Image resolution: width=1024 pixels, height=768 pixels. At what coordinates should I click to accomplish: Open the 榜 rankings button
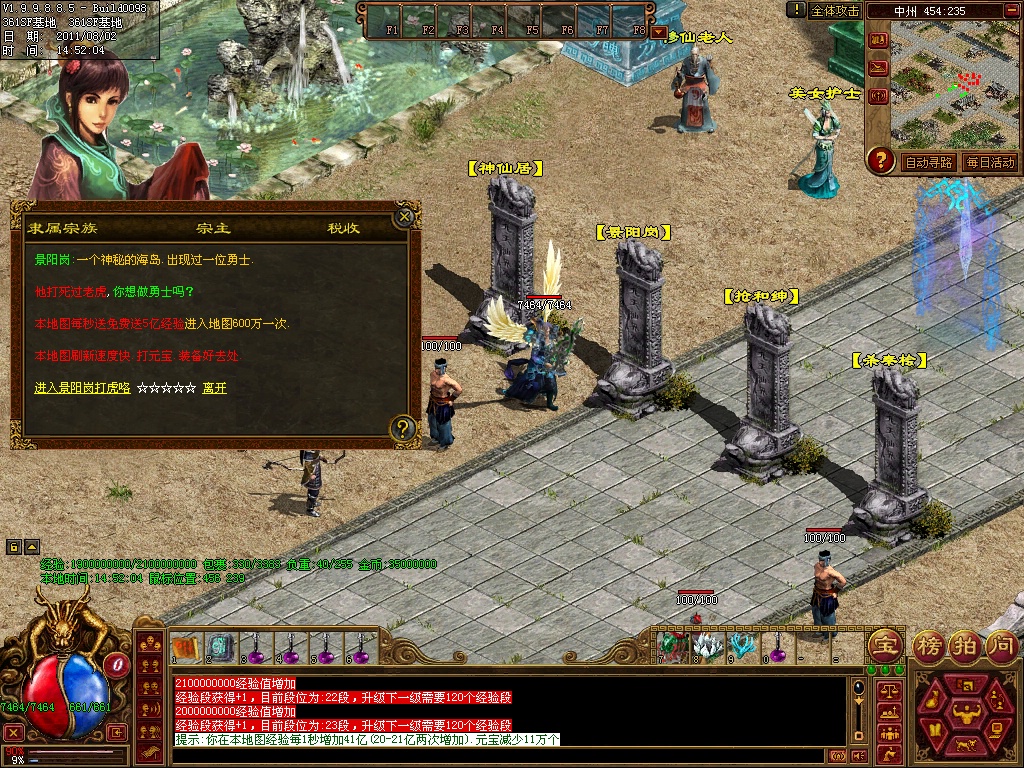coord(930,645)
